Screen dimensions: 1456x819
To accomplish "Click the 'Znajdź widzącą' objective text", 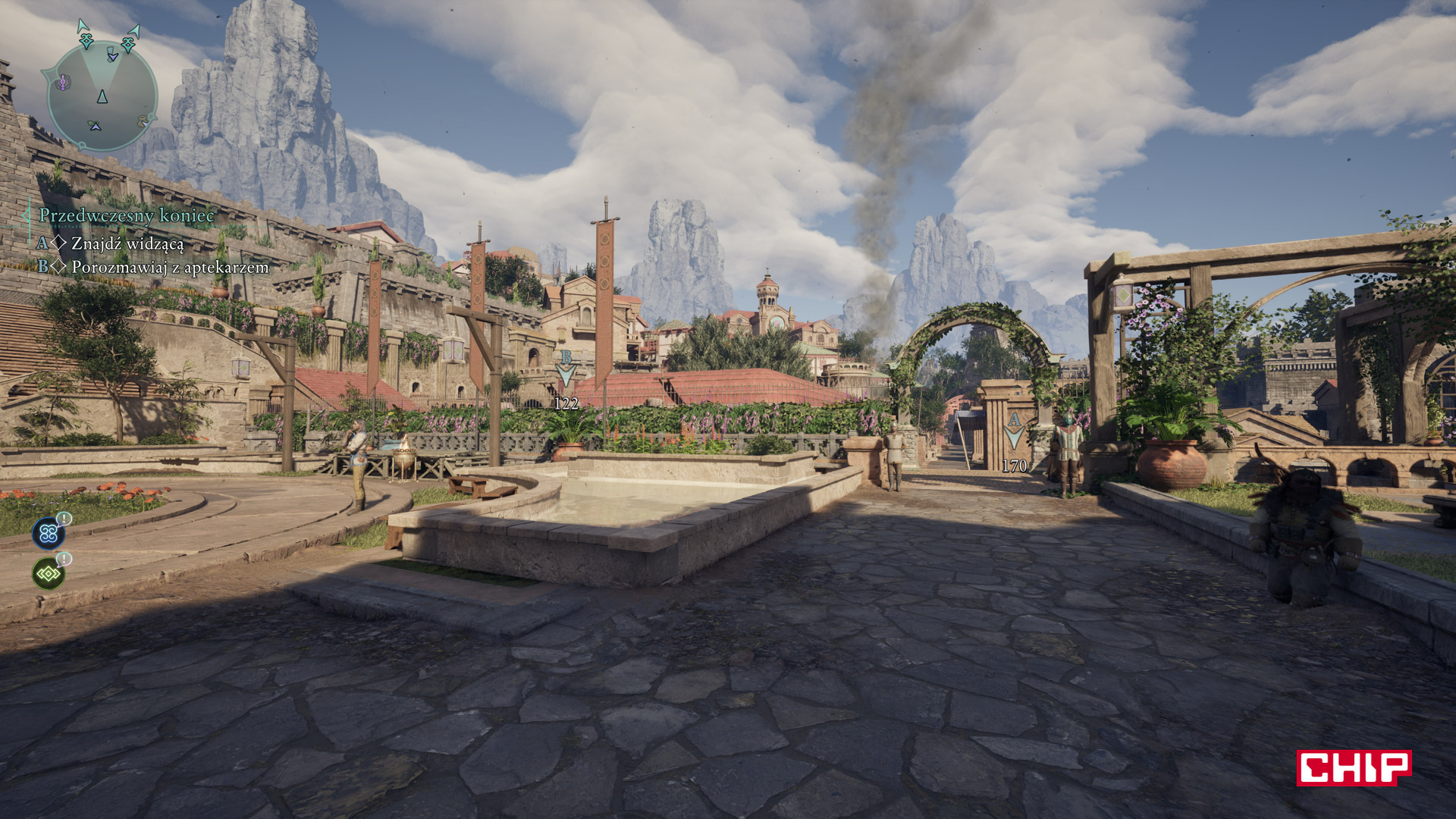I will pyautogui.click(x=127, y=242).
